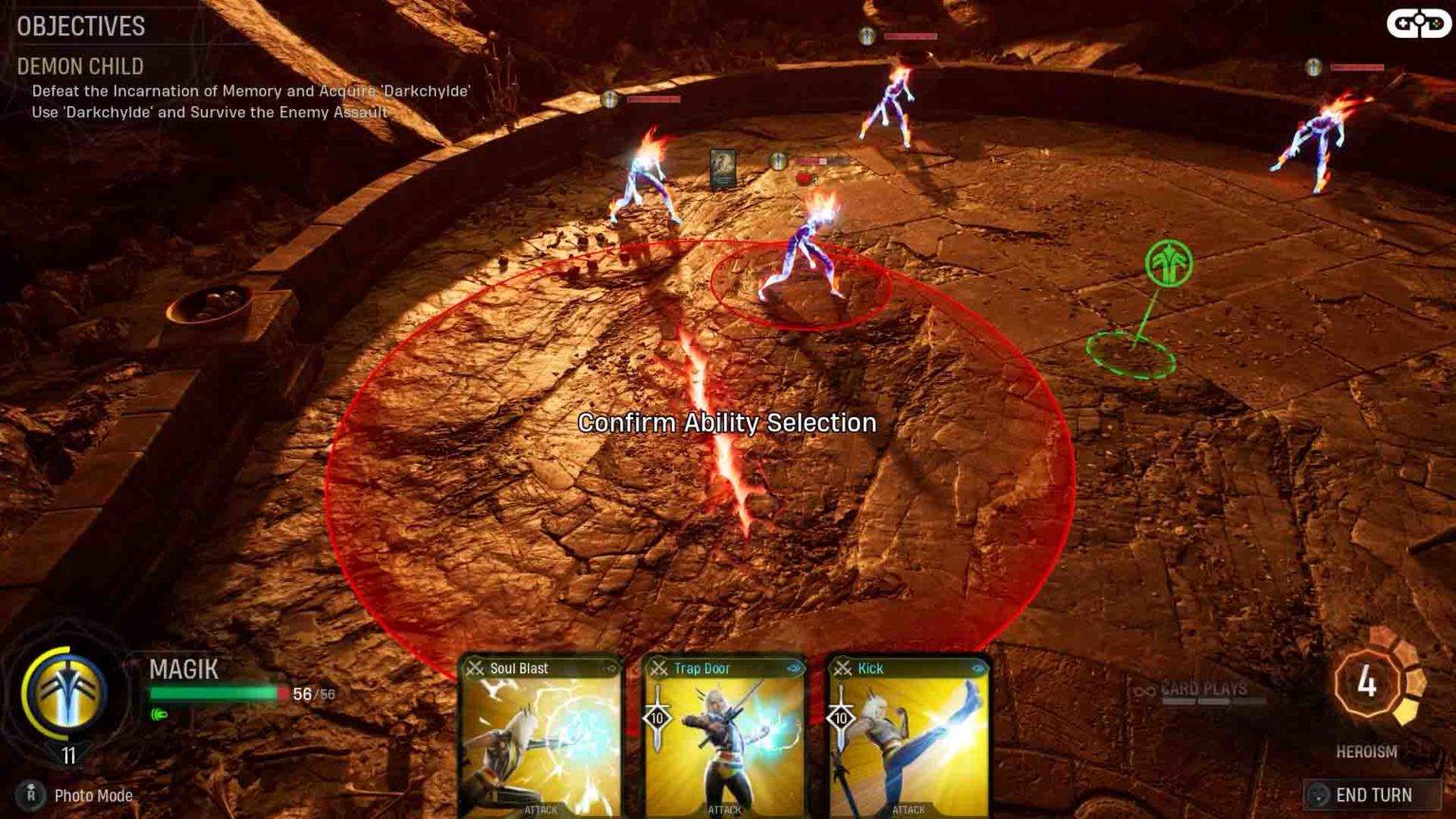Image resolution: width=1456 pixels, height=819 pixels.
Task: Open Photo Mode
Action: coord(91,796)
